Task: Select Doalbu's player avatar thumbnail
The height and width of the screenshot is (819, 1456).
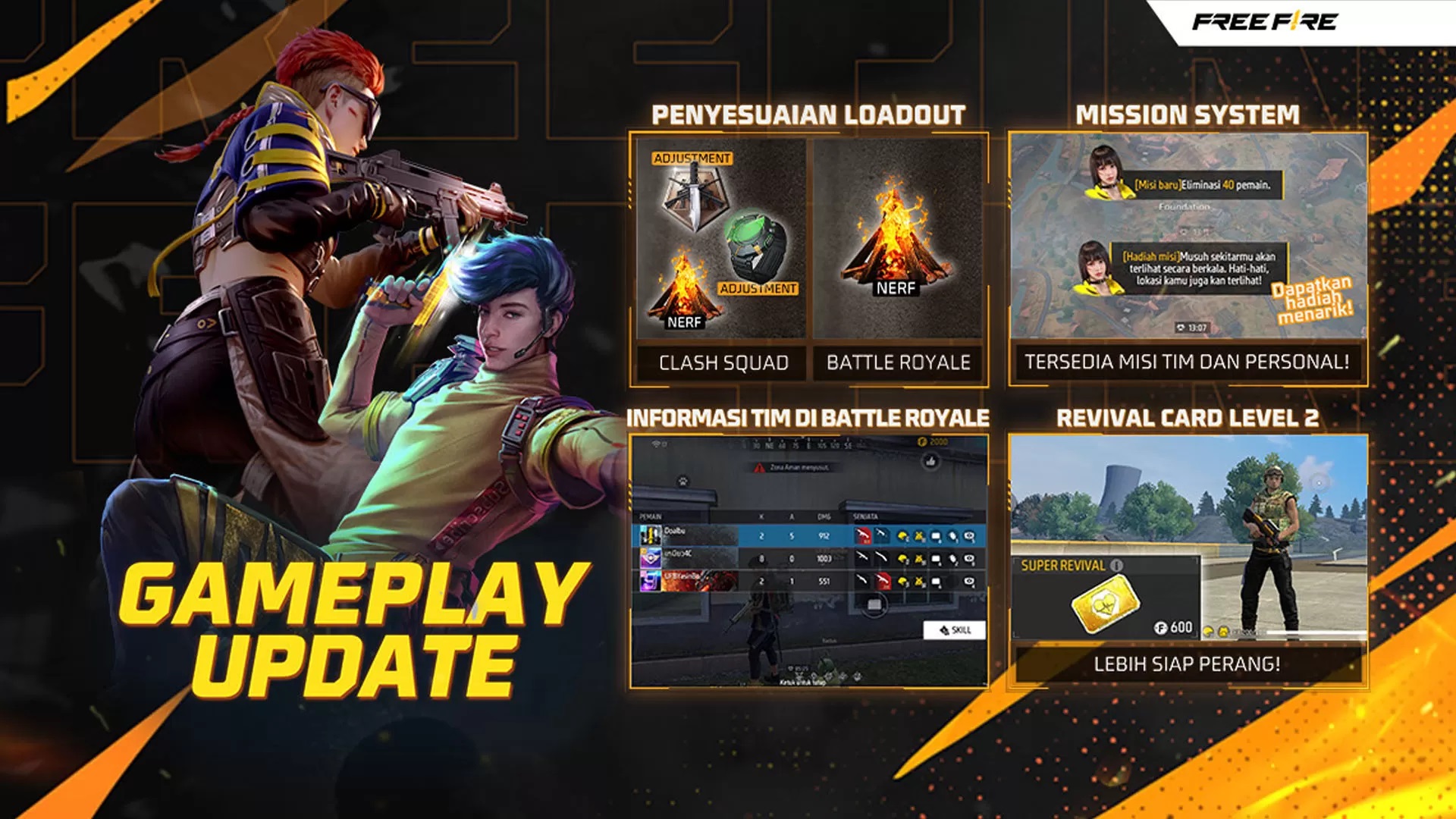Action: (650, 535)
